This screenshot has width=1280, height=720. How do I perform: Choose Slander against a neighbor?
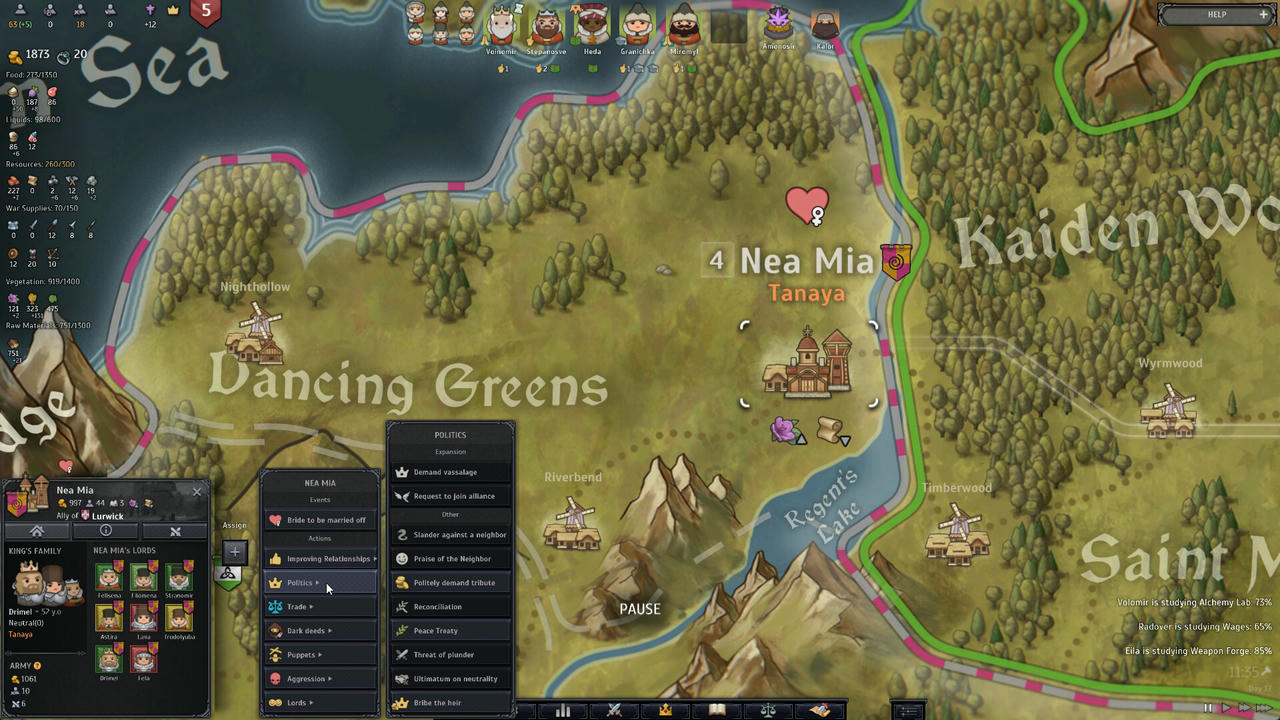(x=451, y=535)
